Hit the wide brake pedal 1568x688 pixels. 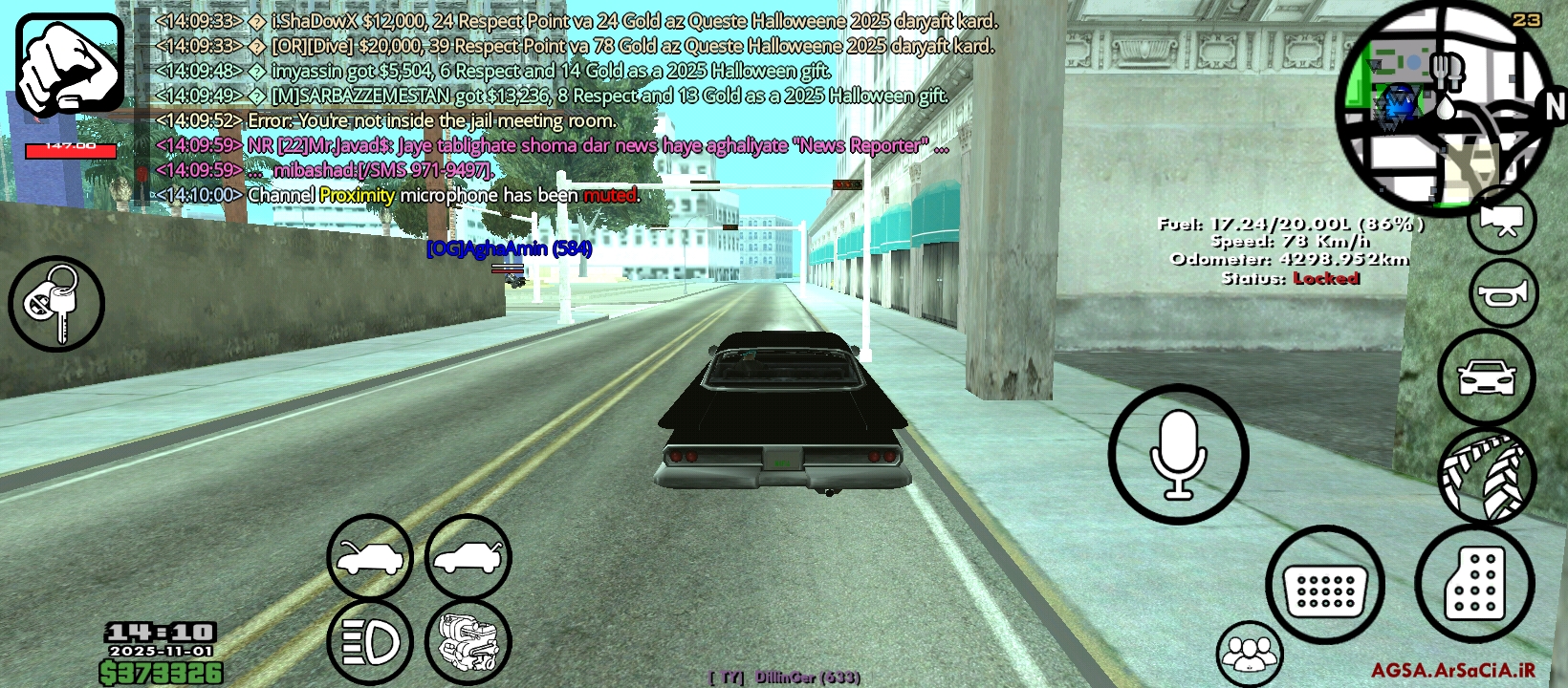[x=1325, y=585]
